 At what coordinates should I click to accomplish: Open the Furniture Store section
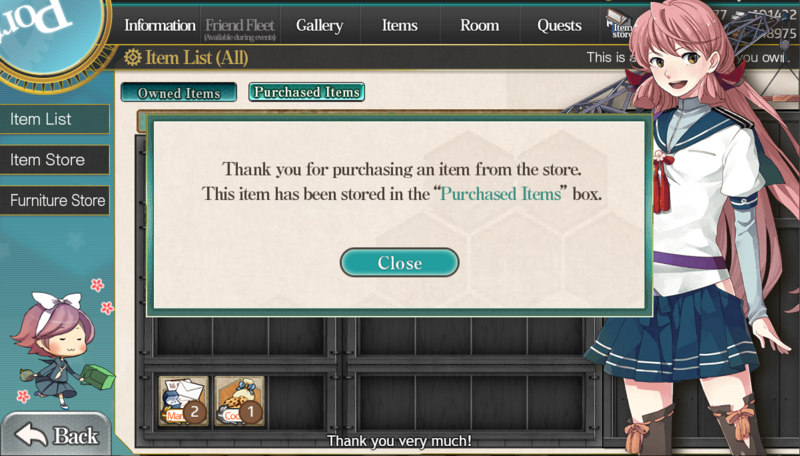coord(54,201)
